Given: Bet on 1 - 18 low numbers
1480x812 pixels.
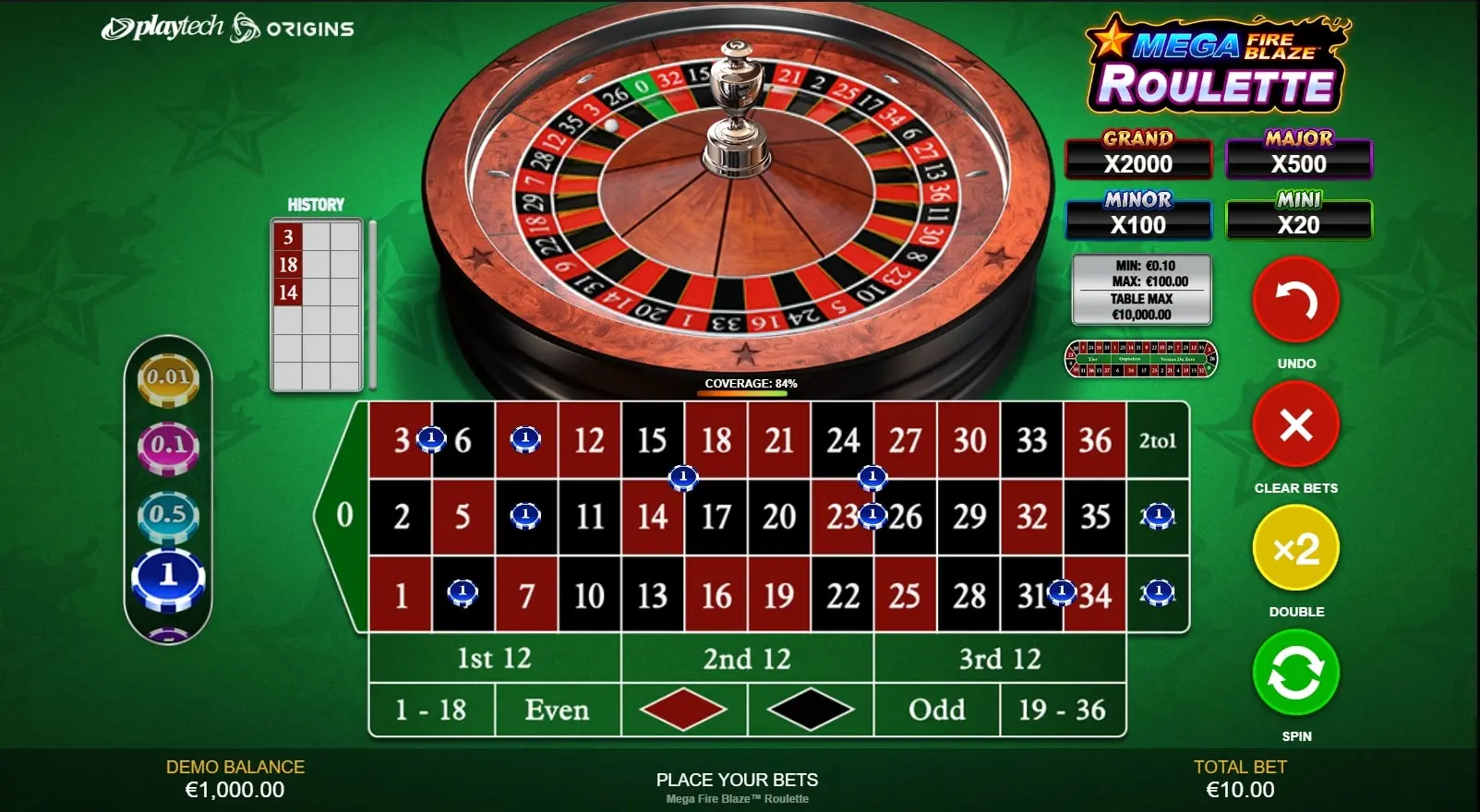Looking at the screenshot, I should [431, 710].
